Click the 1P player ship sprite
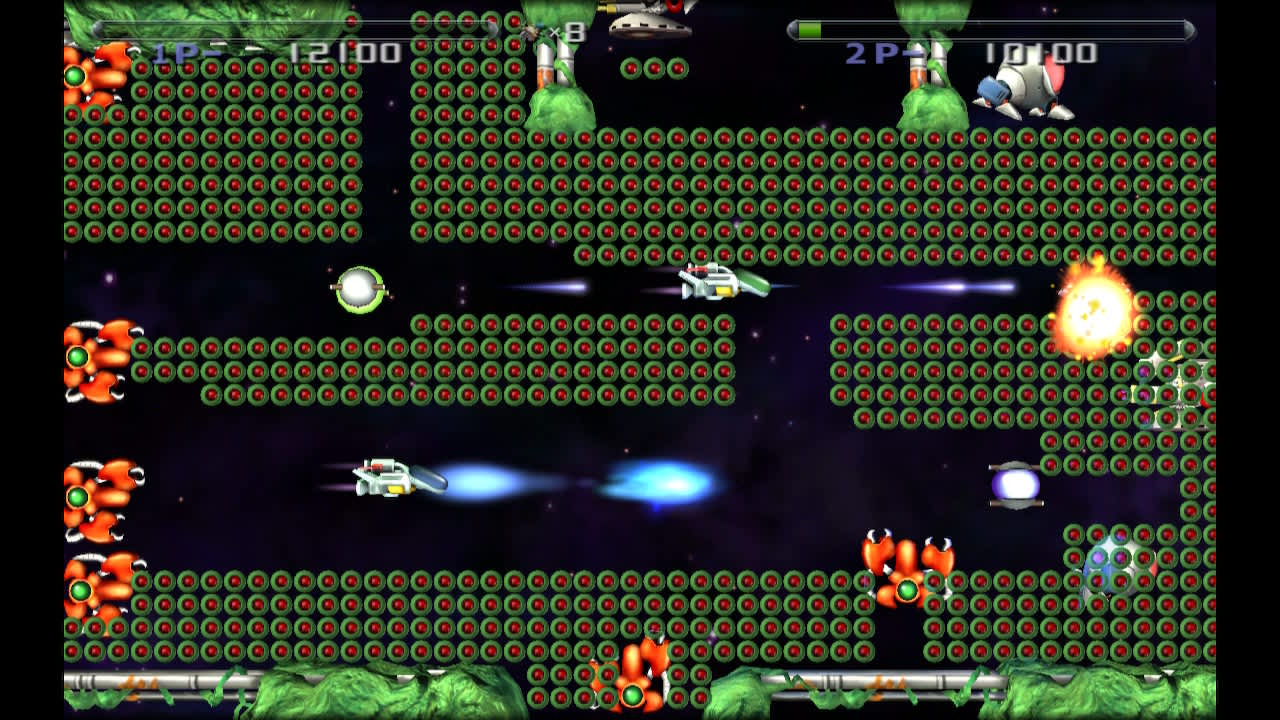This screenshot has width=1280, height=720. [720, 283]
